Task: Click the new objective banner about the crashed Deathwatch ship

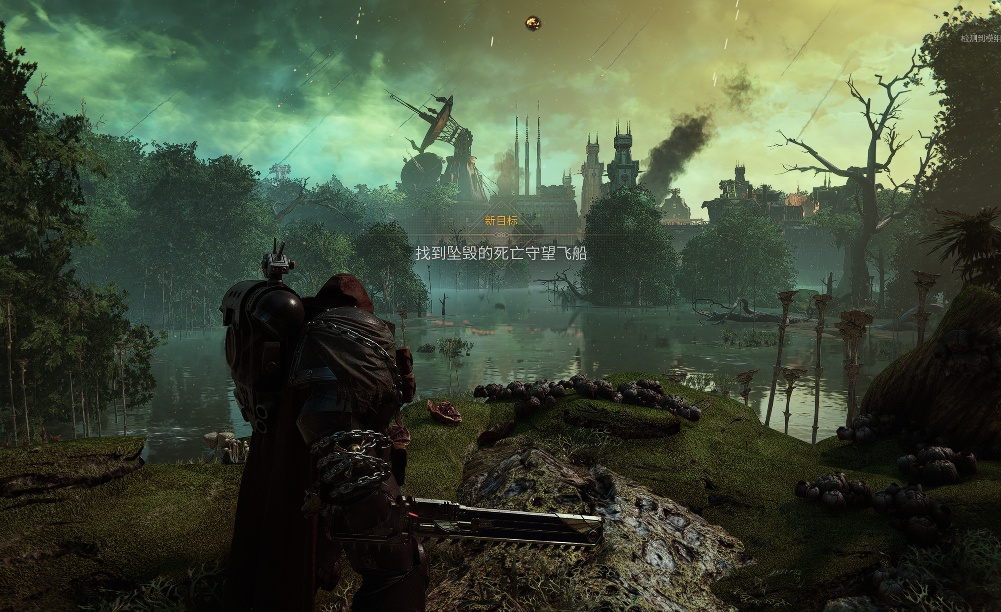Action: [501, 254]
